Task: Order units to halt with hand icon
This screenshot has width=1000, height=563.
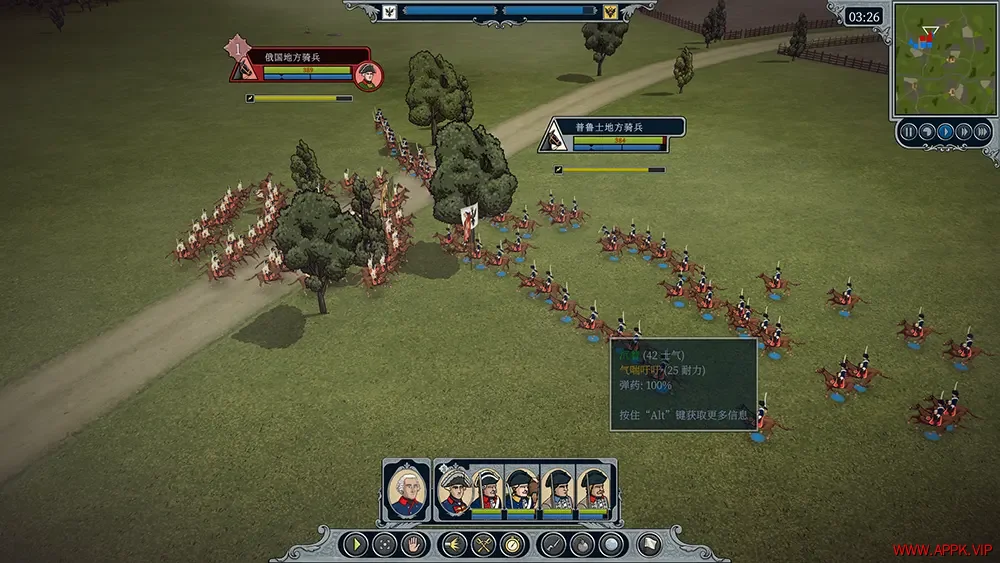Action: (413, 545)
